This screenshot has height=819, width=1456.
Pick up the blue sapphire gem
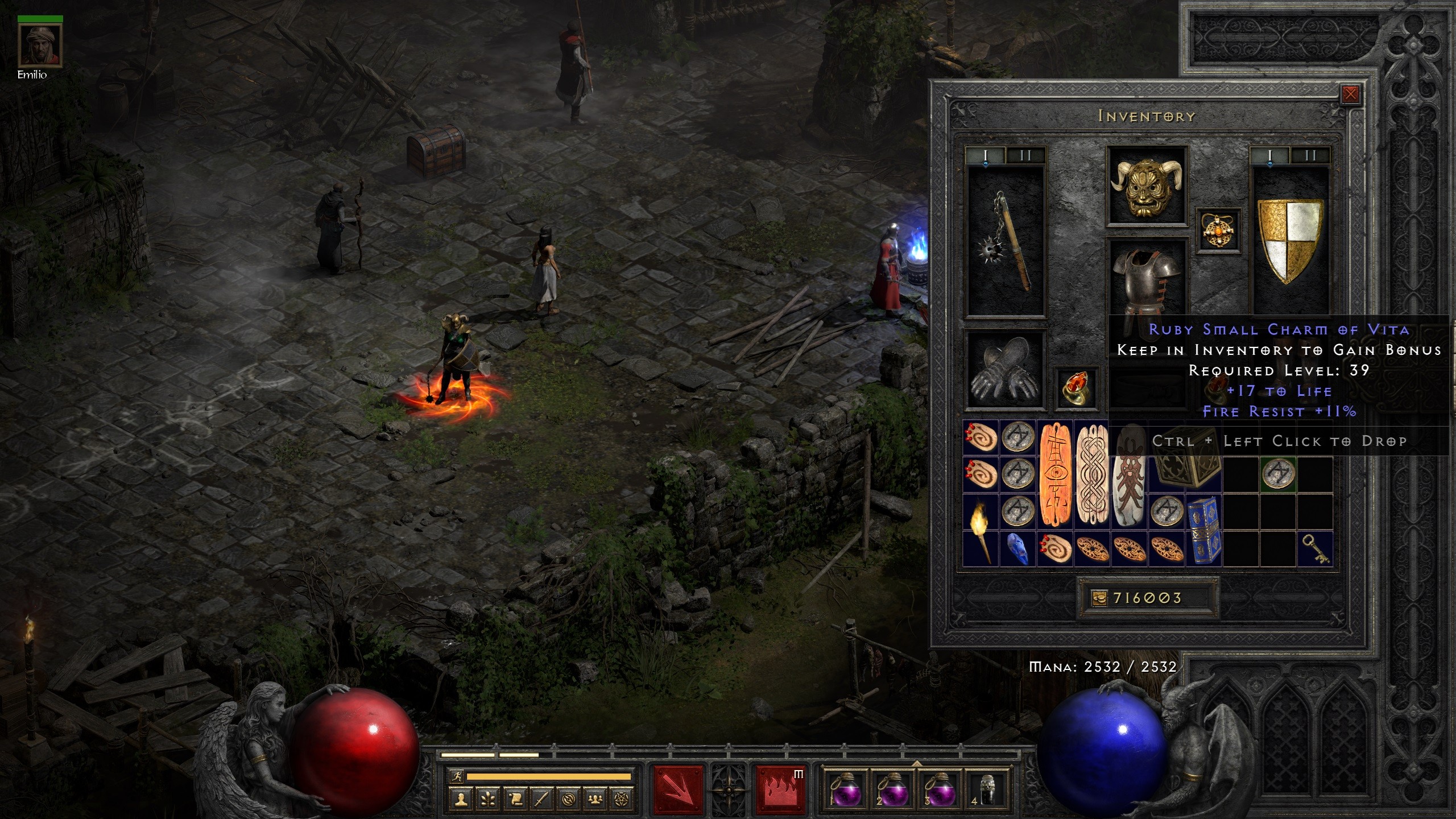tap(1017, 549)
